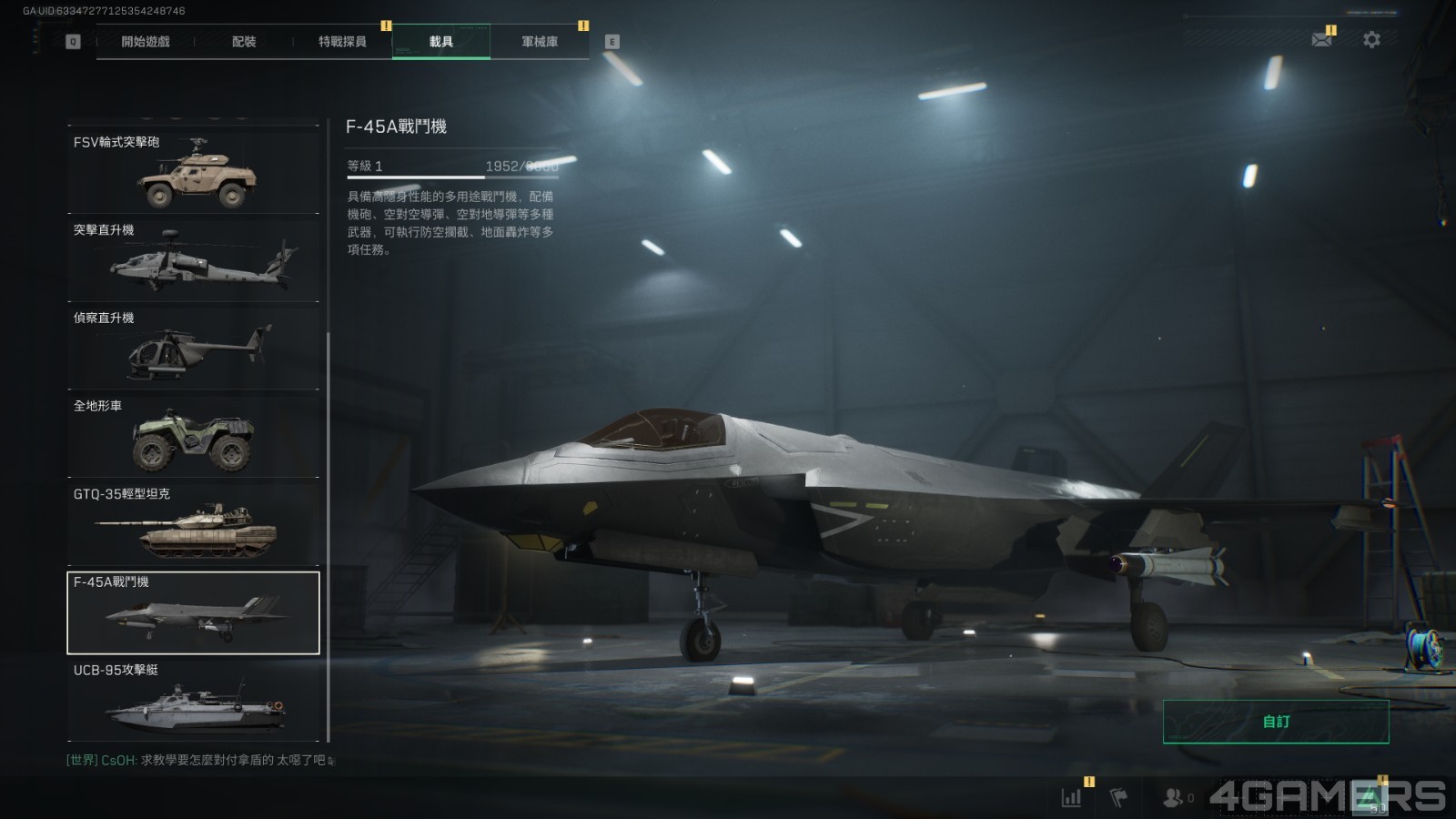Open the friends list icon
1456x819 pixels.
click(x=1173, y=798)
